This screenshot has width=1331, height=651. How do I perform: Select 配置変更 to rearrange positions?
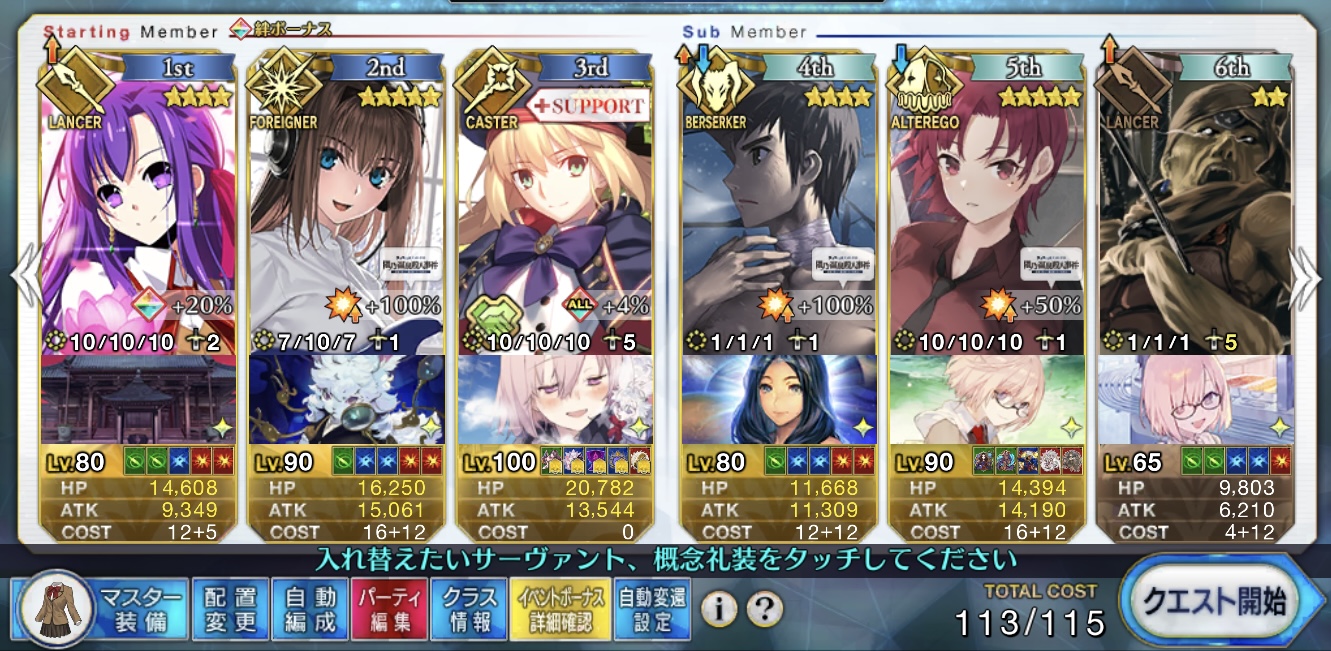pyautogui.click(x=230, y=608)
